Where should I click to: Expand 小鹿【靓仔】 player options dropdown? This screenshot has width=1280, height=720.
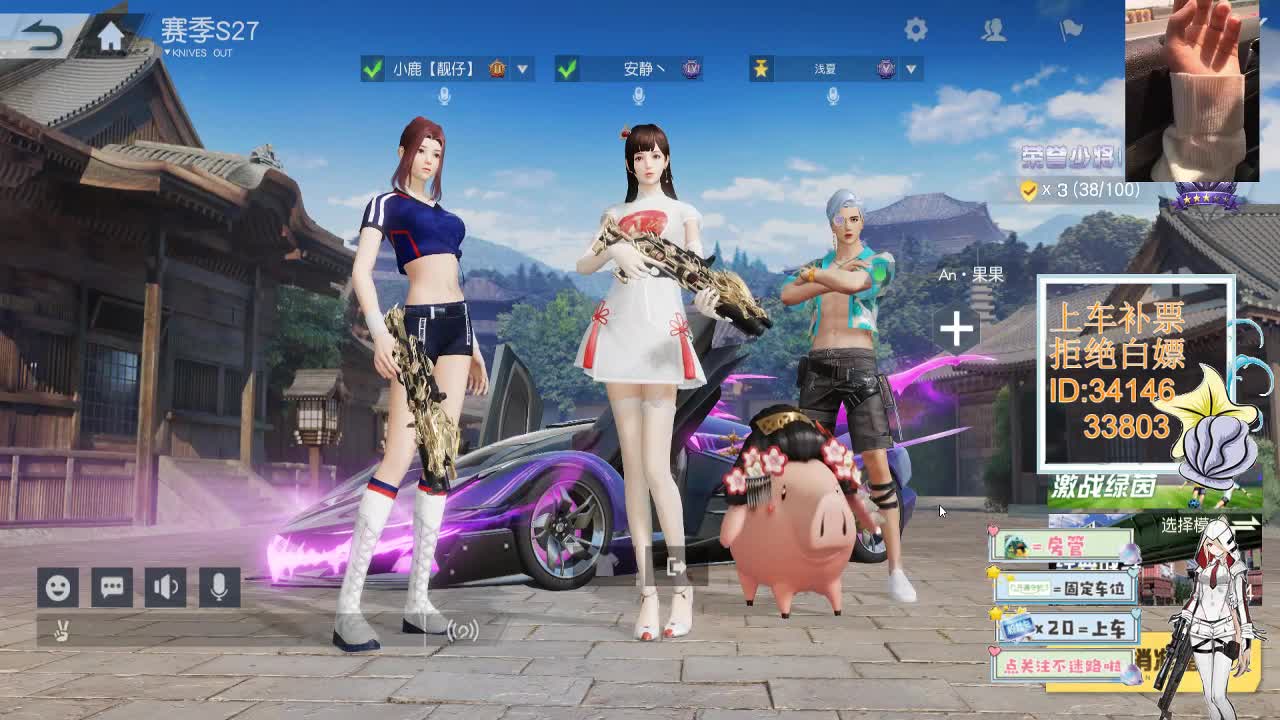point(521,70)
